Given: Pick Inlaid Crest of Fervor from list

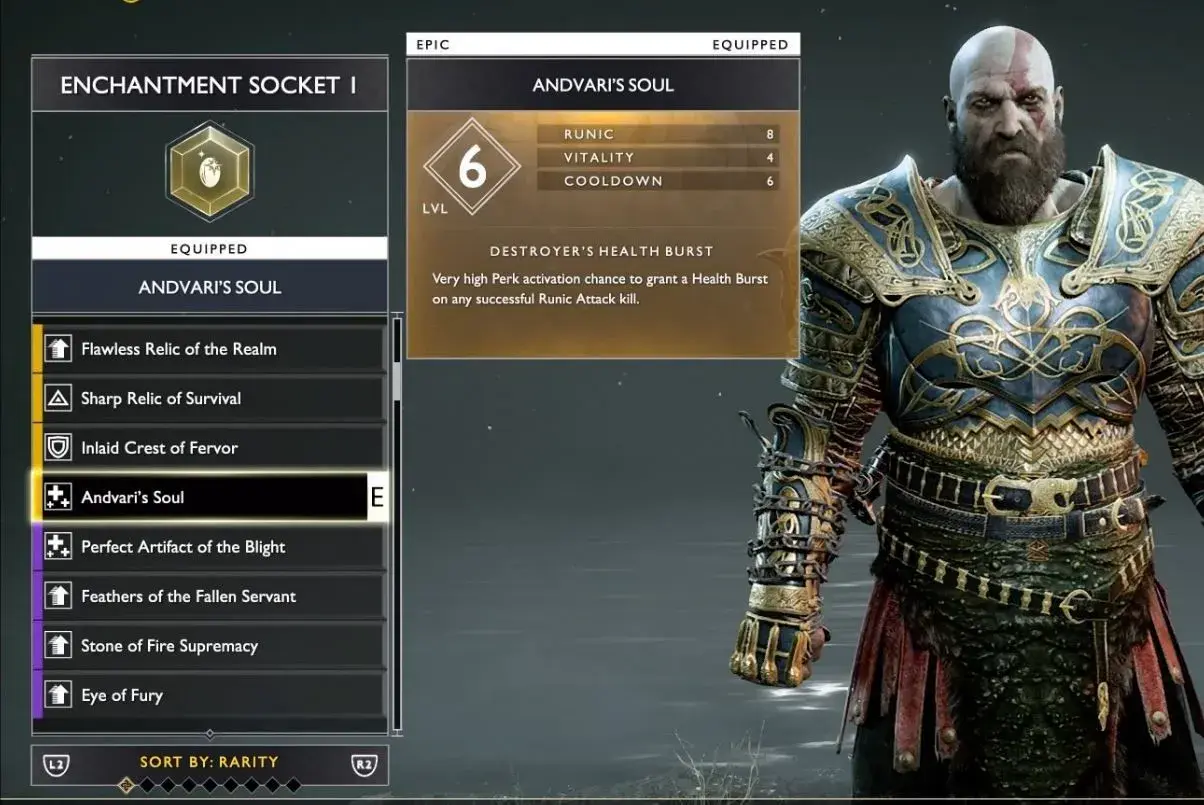Looking at the screenshot, I should click(x=210, y=448).
